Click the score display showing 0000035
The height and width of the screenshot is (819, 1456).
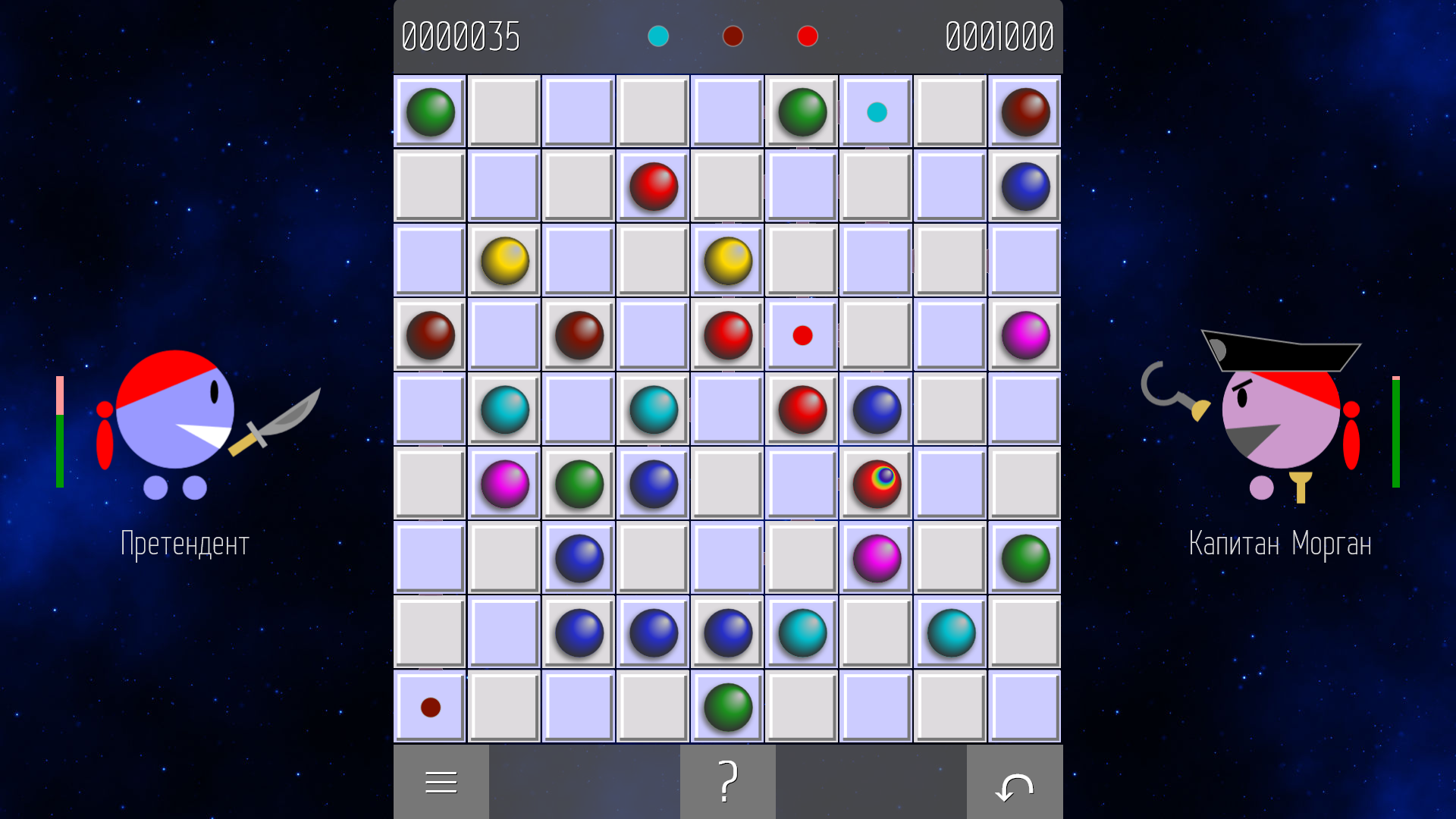pyautogui.click(x=462, y=36)
